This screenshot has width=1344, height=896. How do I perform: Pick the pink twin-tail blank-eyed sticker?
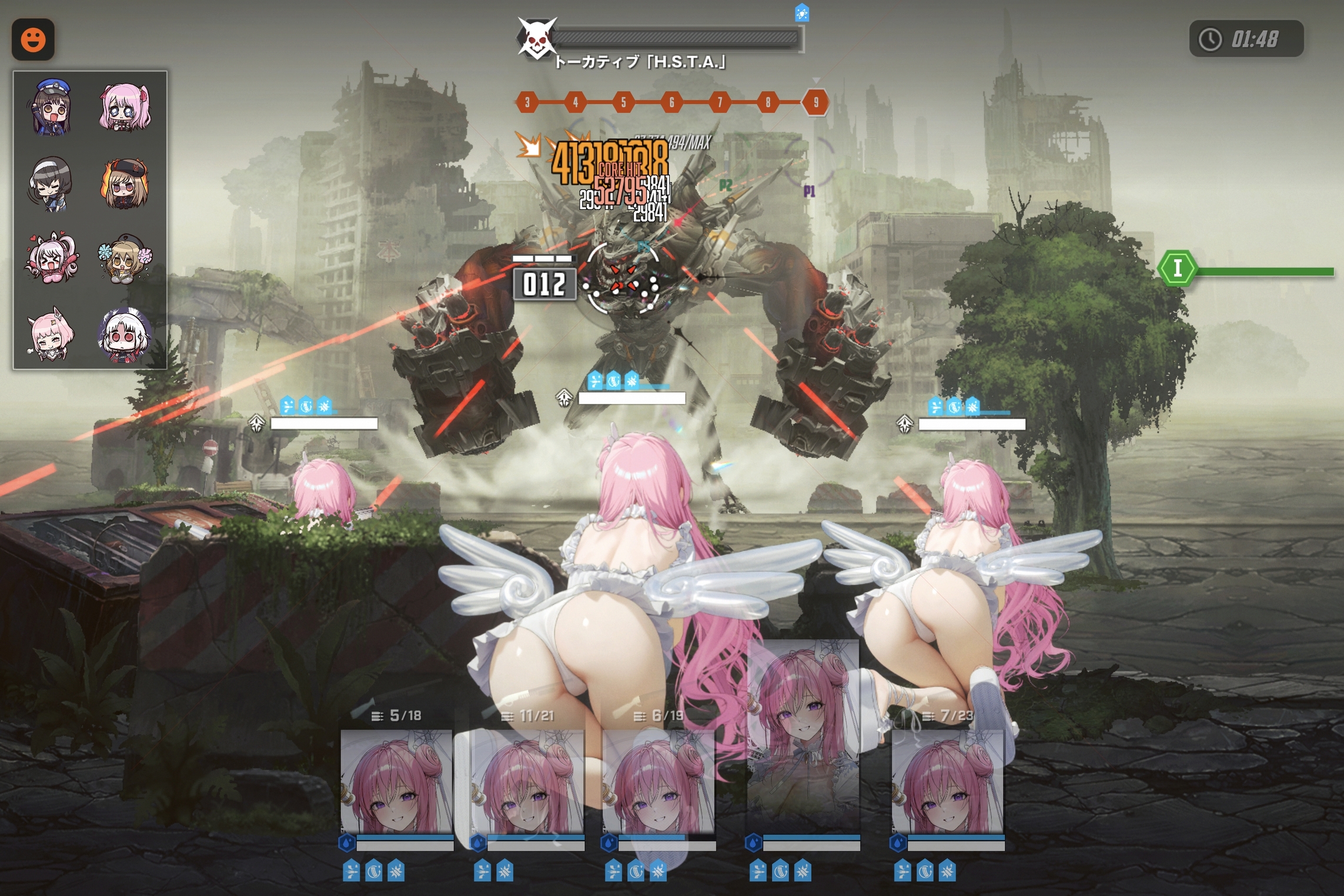pyautogui.click(x=125, y=108)
